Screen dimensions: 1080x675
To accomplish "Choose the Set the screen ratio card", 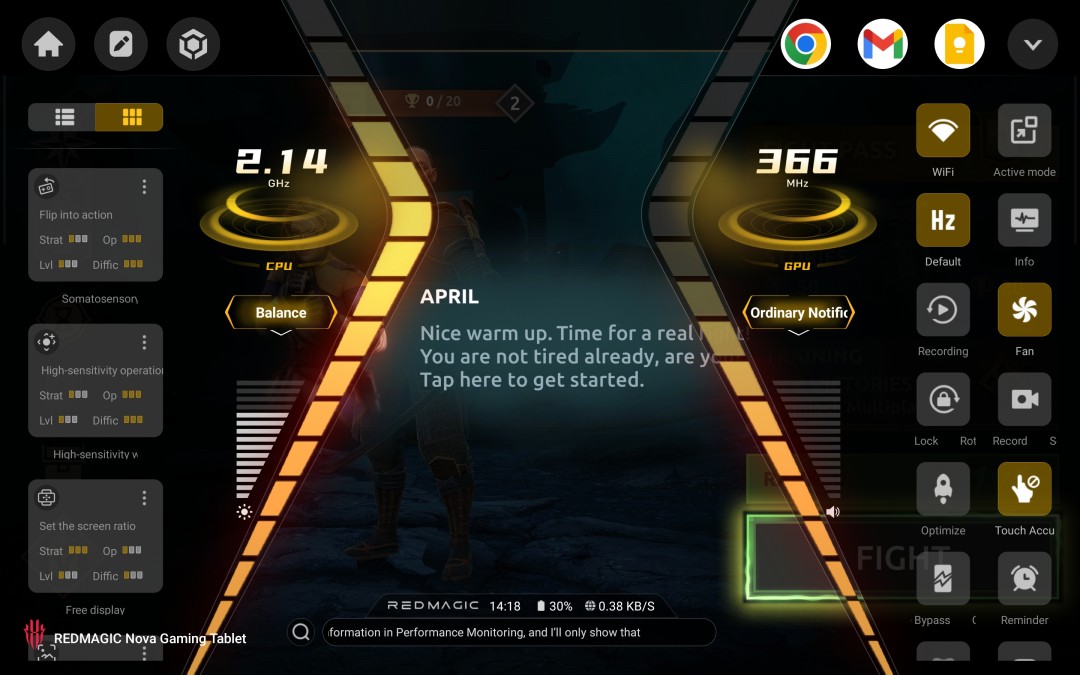I will point(95,536).
